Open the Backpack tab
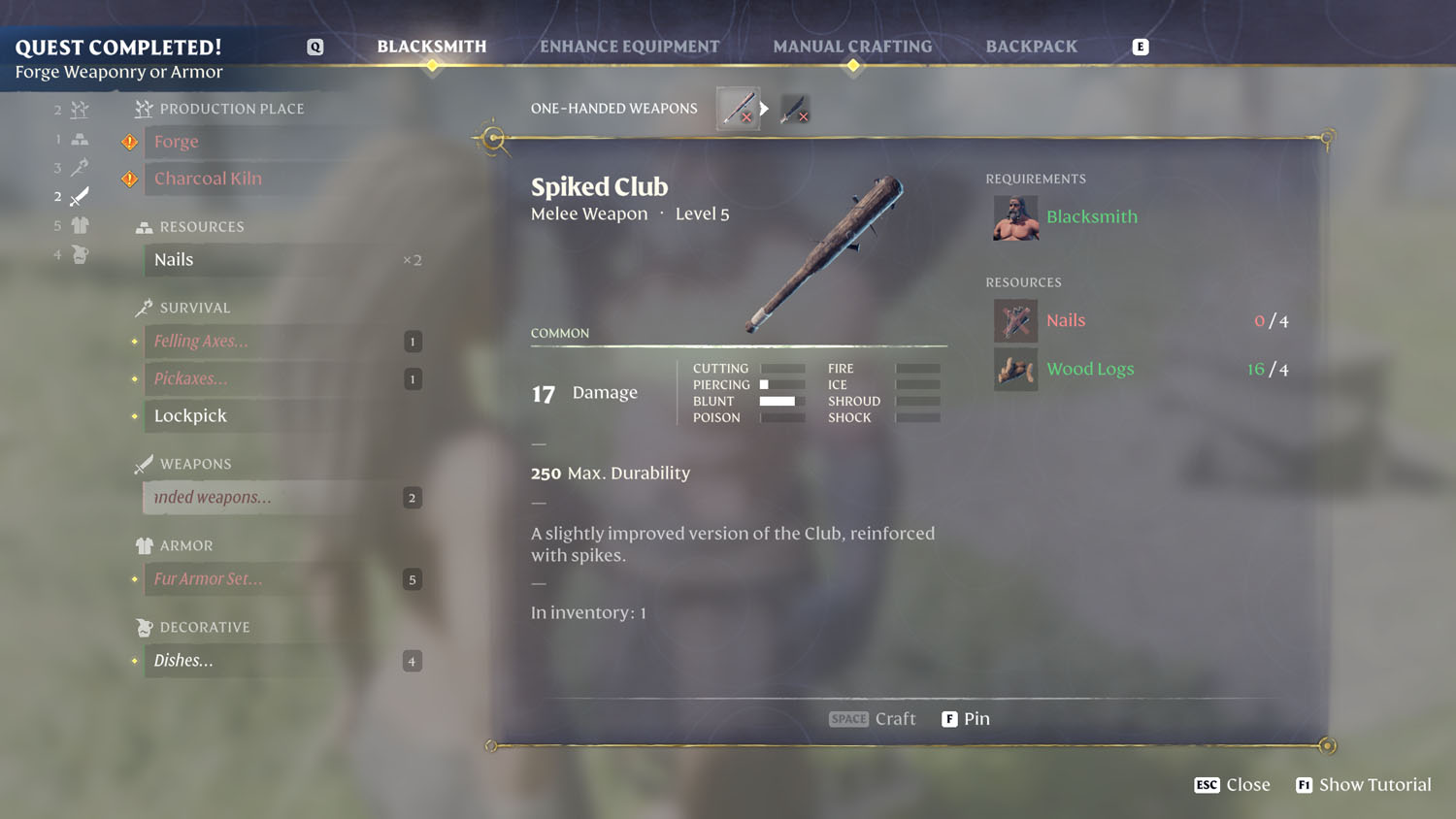This screenshot has width=1456, height=819. [x=1031, y=46]
